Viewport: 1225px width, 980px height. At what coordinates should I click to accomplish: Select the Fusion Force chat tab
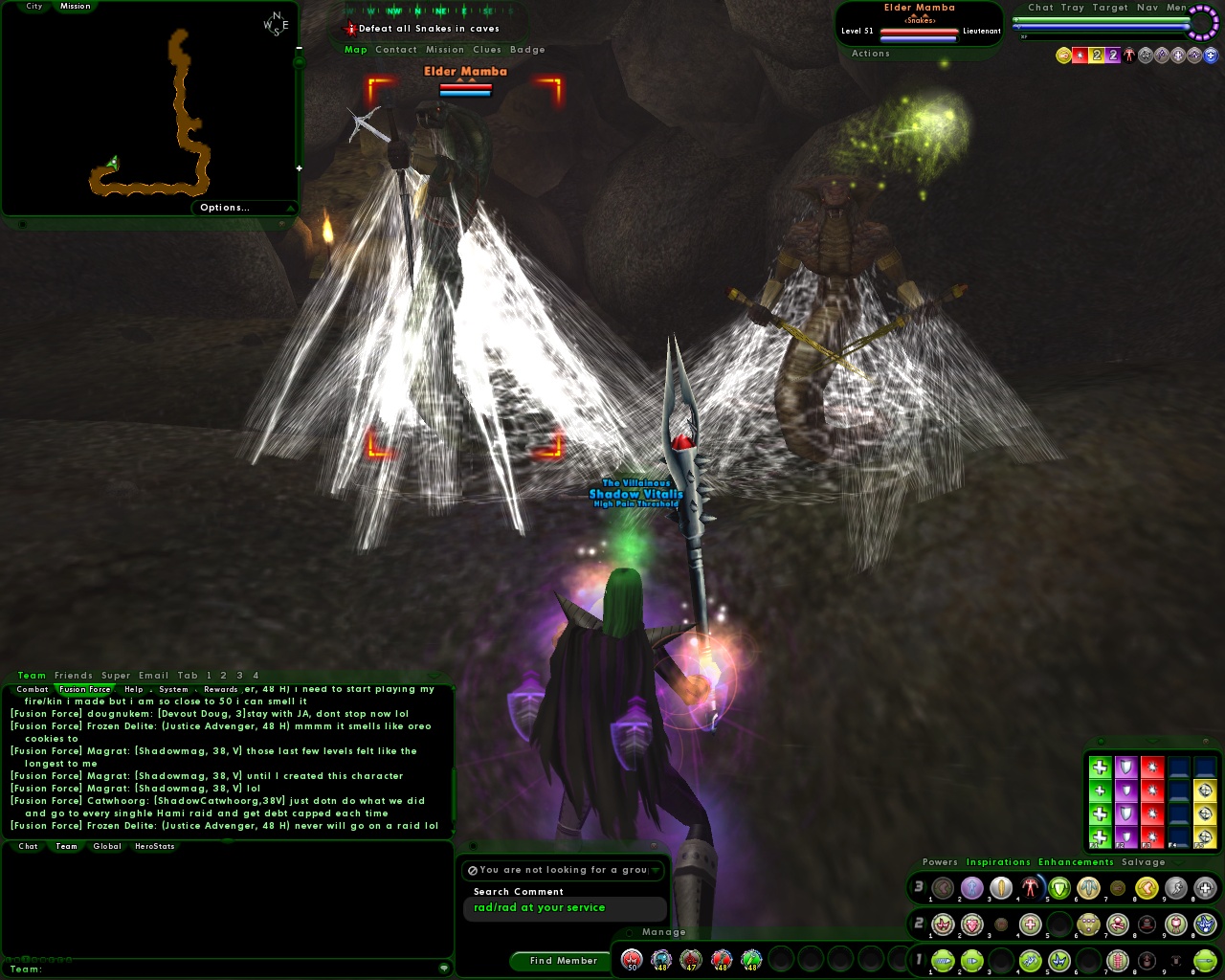84,689
